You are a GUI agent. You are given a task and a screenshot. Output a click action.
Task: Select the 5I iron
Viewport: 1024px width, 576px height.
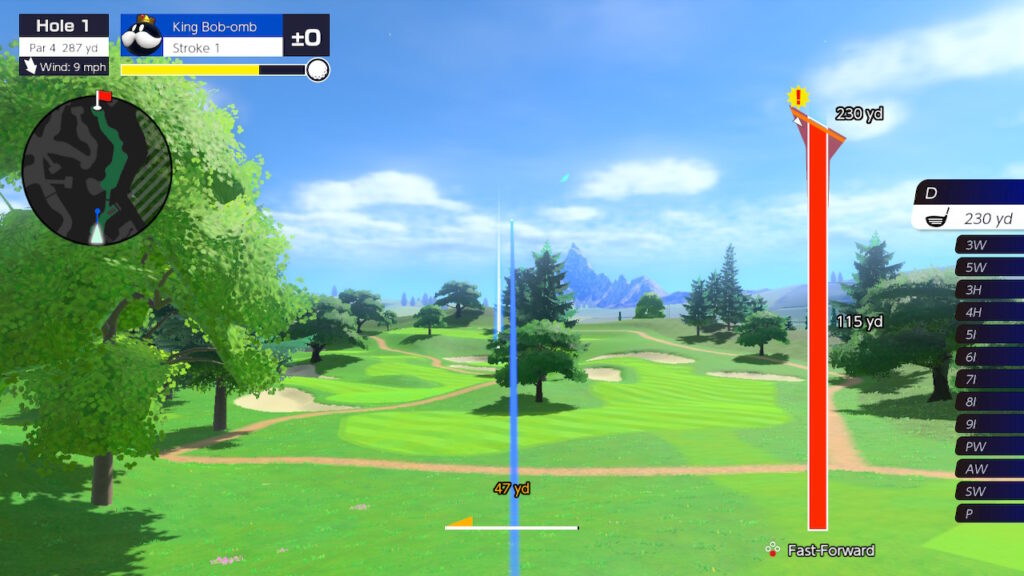tap(988, 334)
